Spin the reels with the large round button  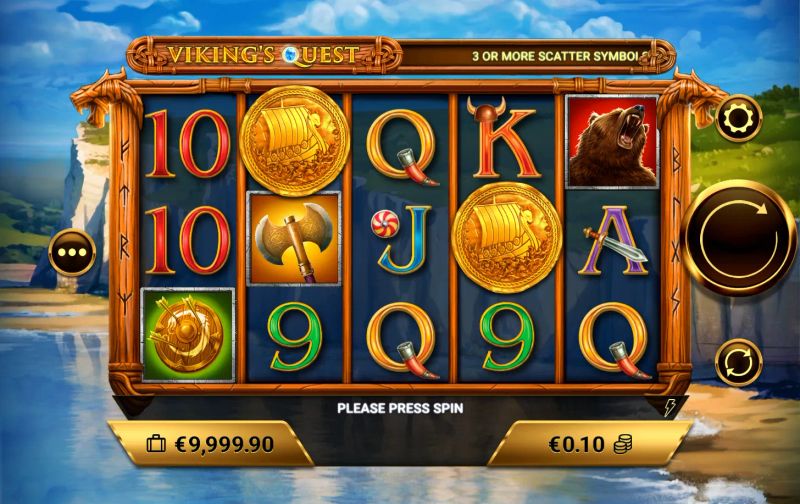click(740, 238)
